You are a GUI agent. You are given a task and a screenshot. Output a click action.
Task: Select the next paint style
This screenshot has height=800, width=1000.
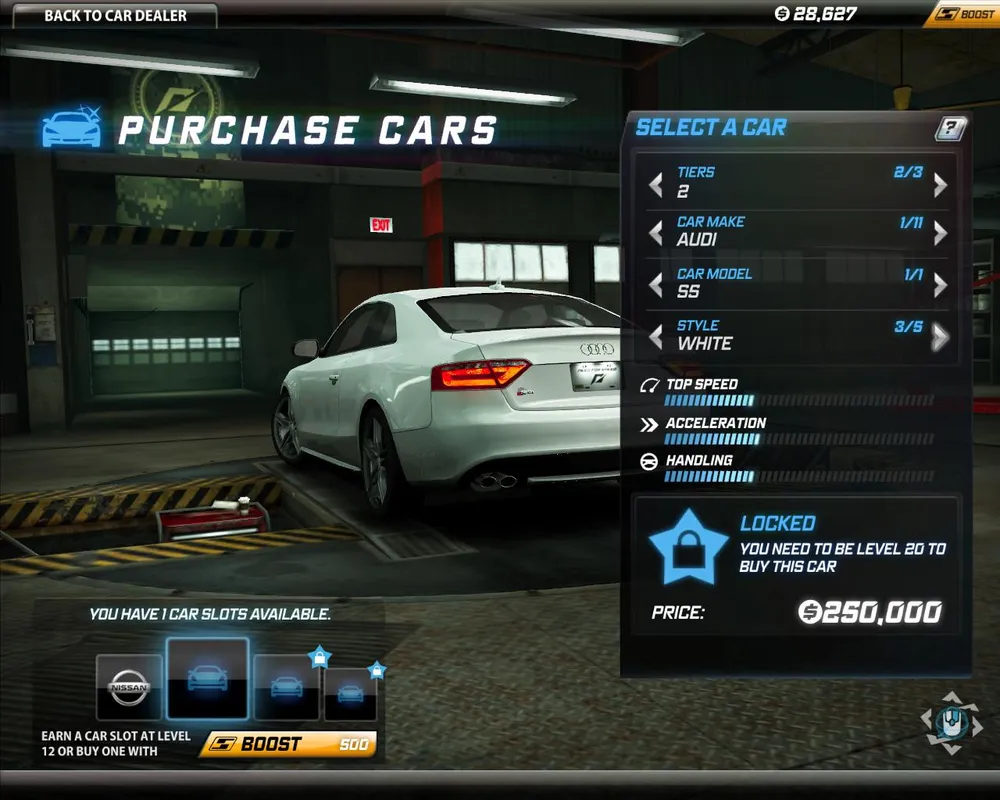point(940,337)
